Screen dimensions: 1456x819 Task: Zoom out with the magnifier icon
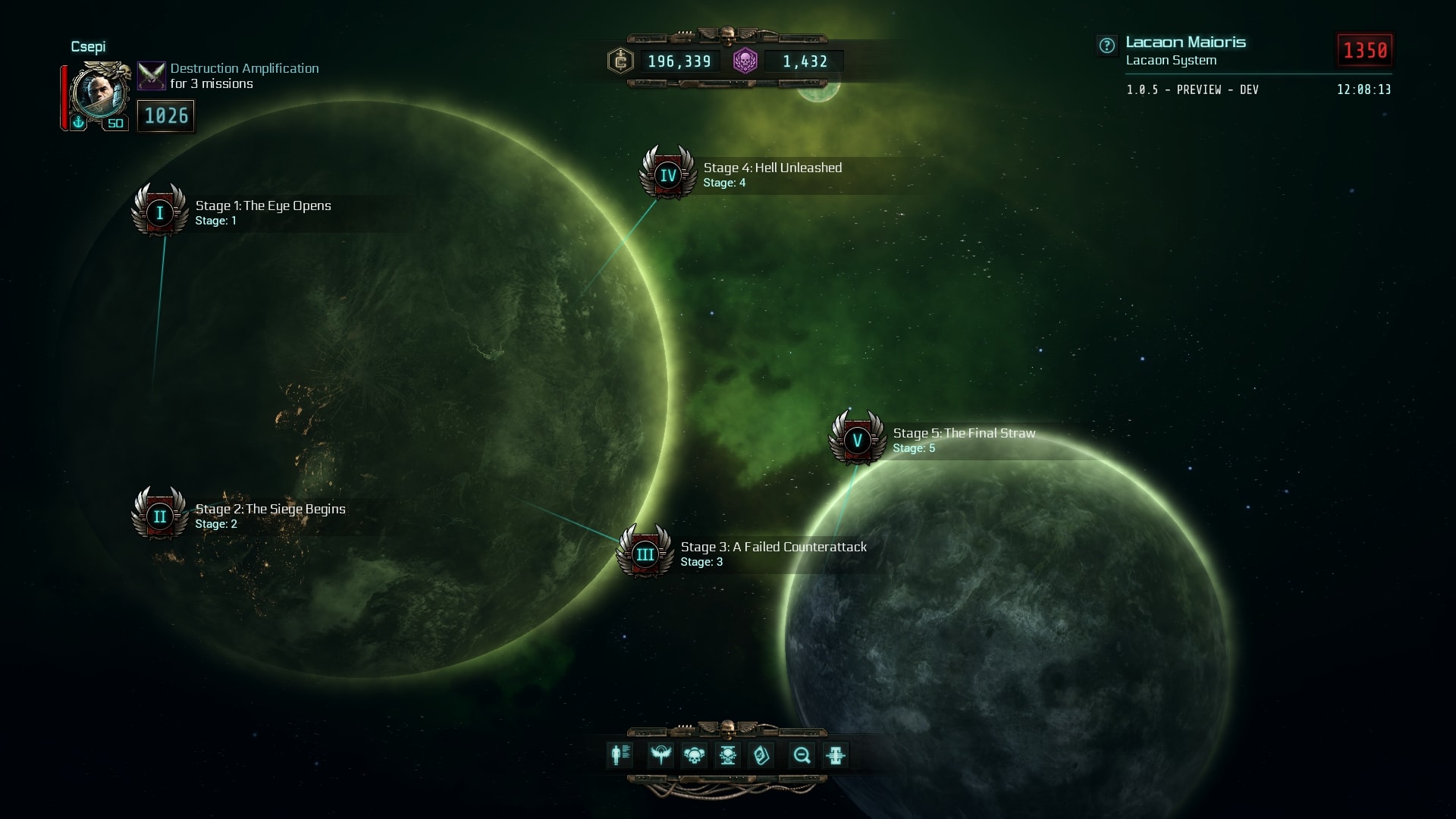coord(802,755)
